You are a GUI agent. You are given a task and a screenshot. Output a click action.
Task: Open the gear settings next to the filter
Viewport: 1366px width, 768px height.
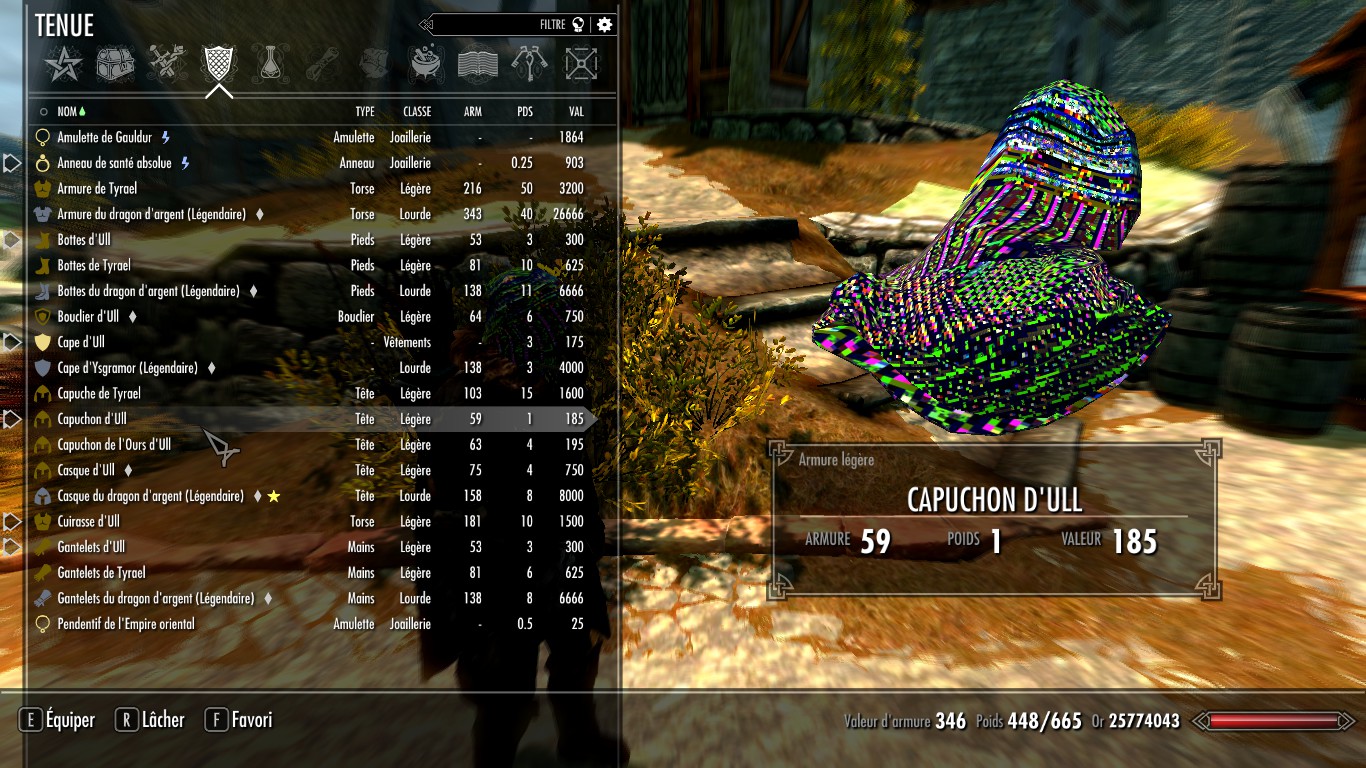click(604, 25)
